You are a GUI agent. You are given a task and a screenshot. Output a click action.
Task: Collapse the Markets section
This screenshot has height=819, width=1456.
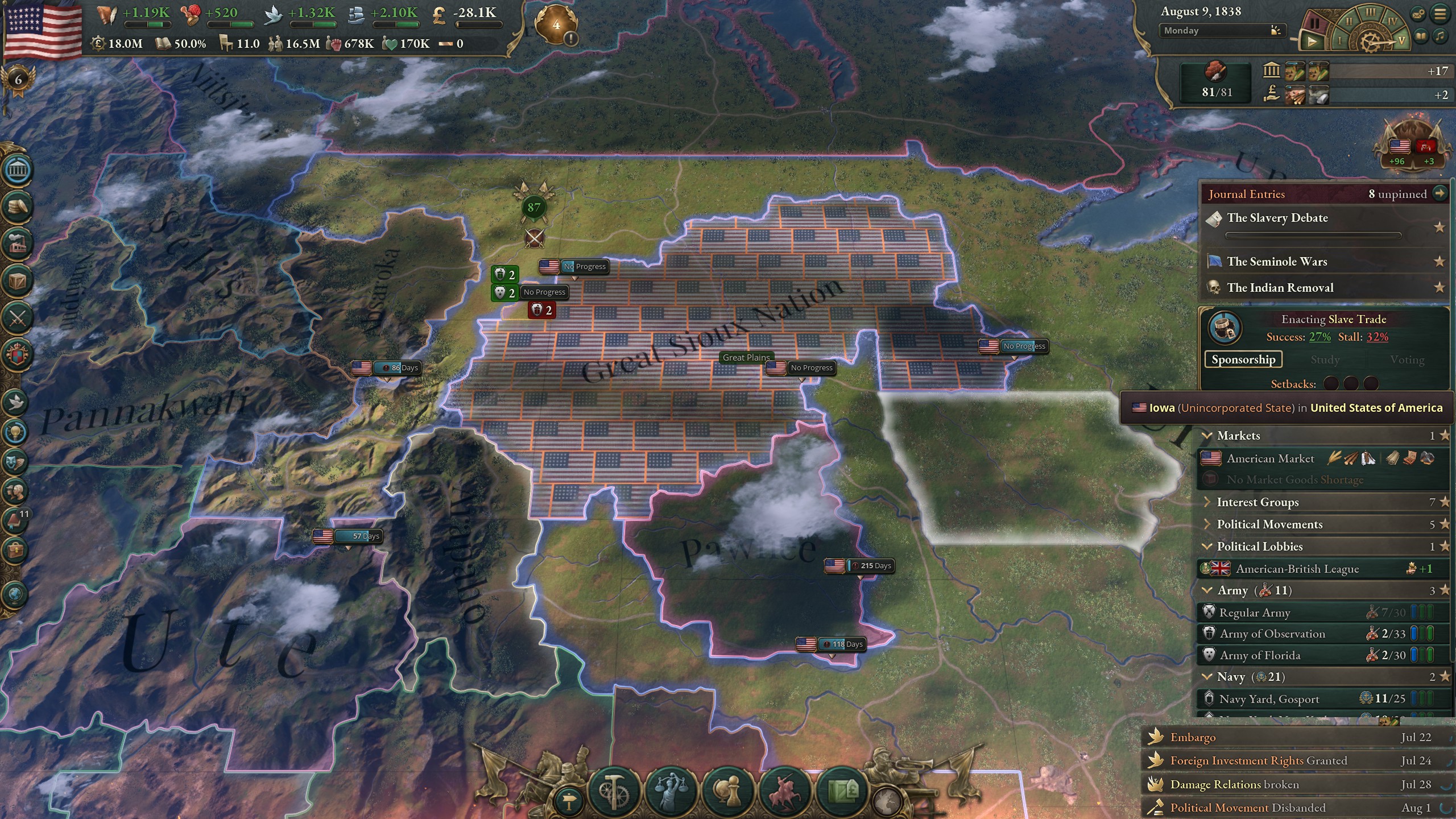pyautogui.click(x=1208, y=436)
